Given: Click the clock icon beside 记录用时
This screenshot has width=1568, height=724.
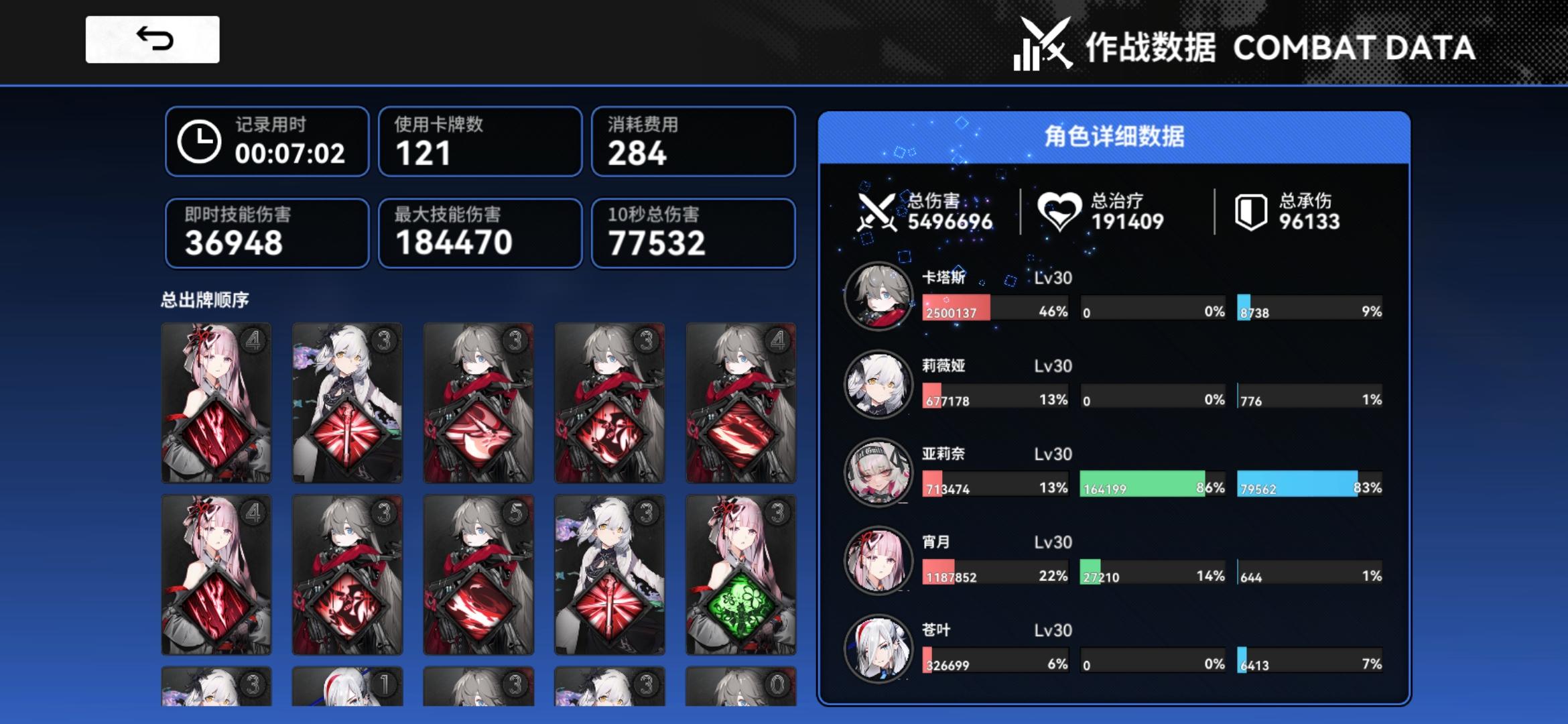Looking at the screenshot, I should click(x=200, y=142).
